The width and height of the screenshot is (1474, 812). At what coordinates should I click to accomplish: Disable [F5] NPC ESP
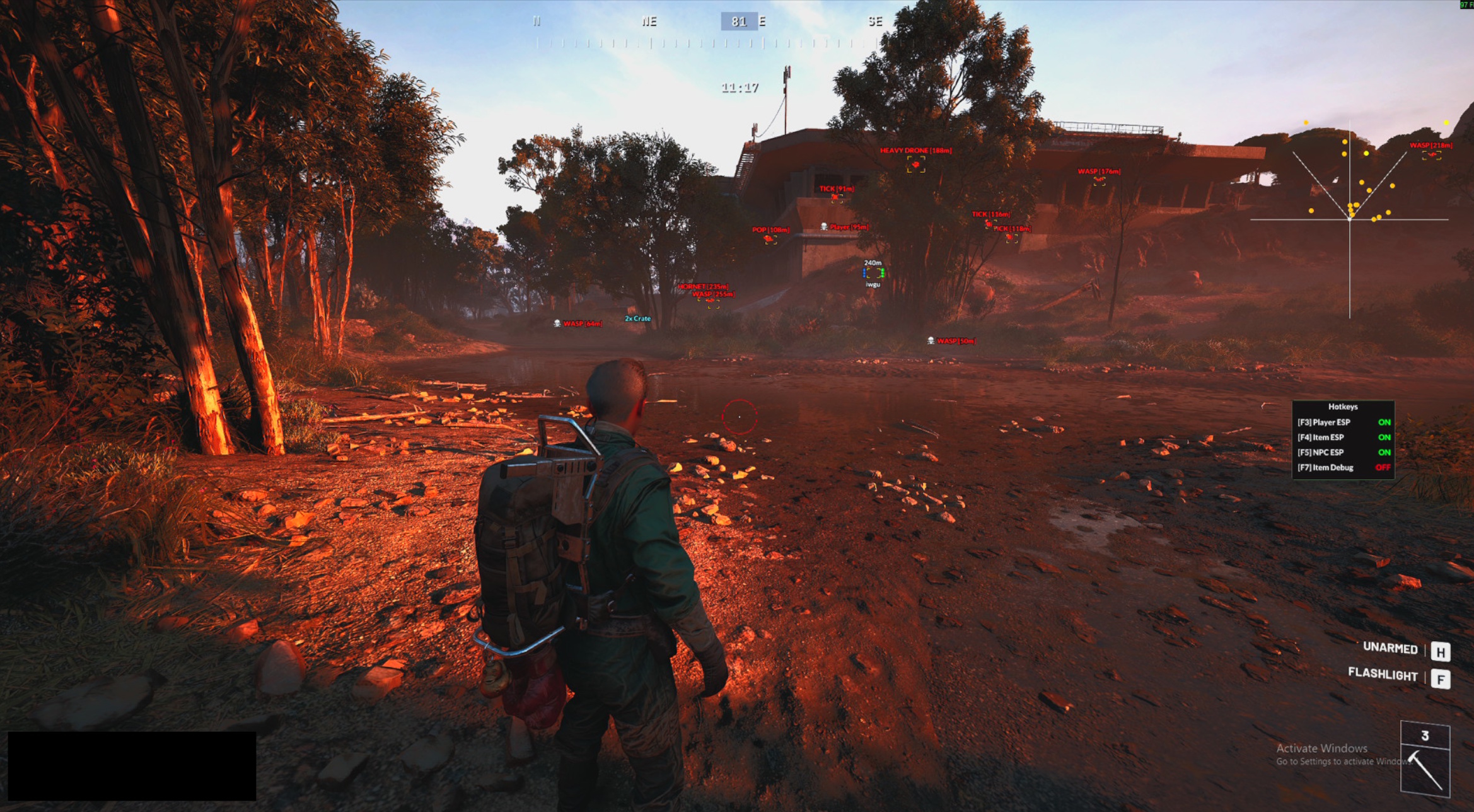coord(1338,452)
